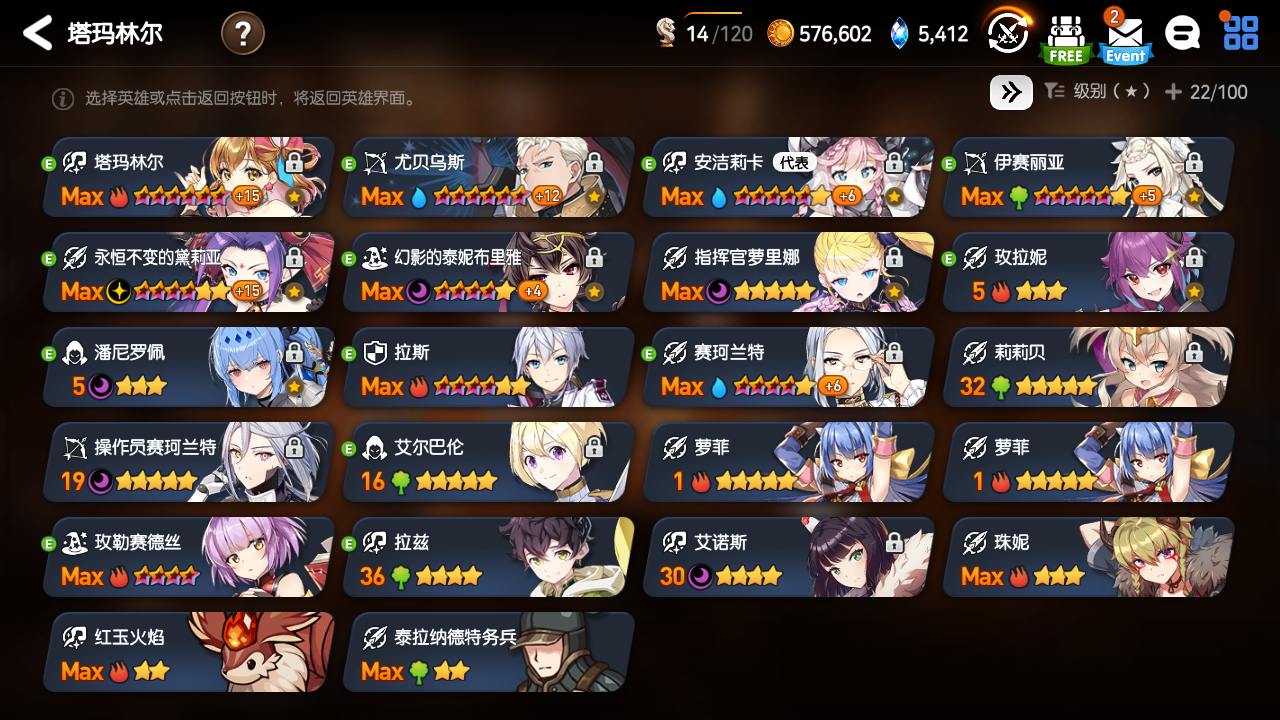
Task: Open the FREE chest reward icon
Action: click(x=1065, y=33)
